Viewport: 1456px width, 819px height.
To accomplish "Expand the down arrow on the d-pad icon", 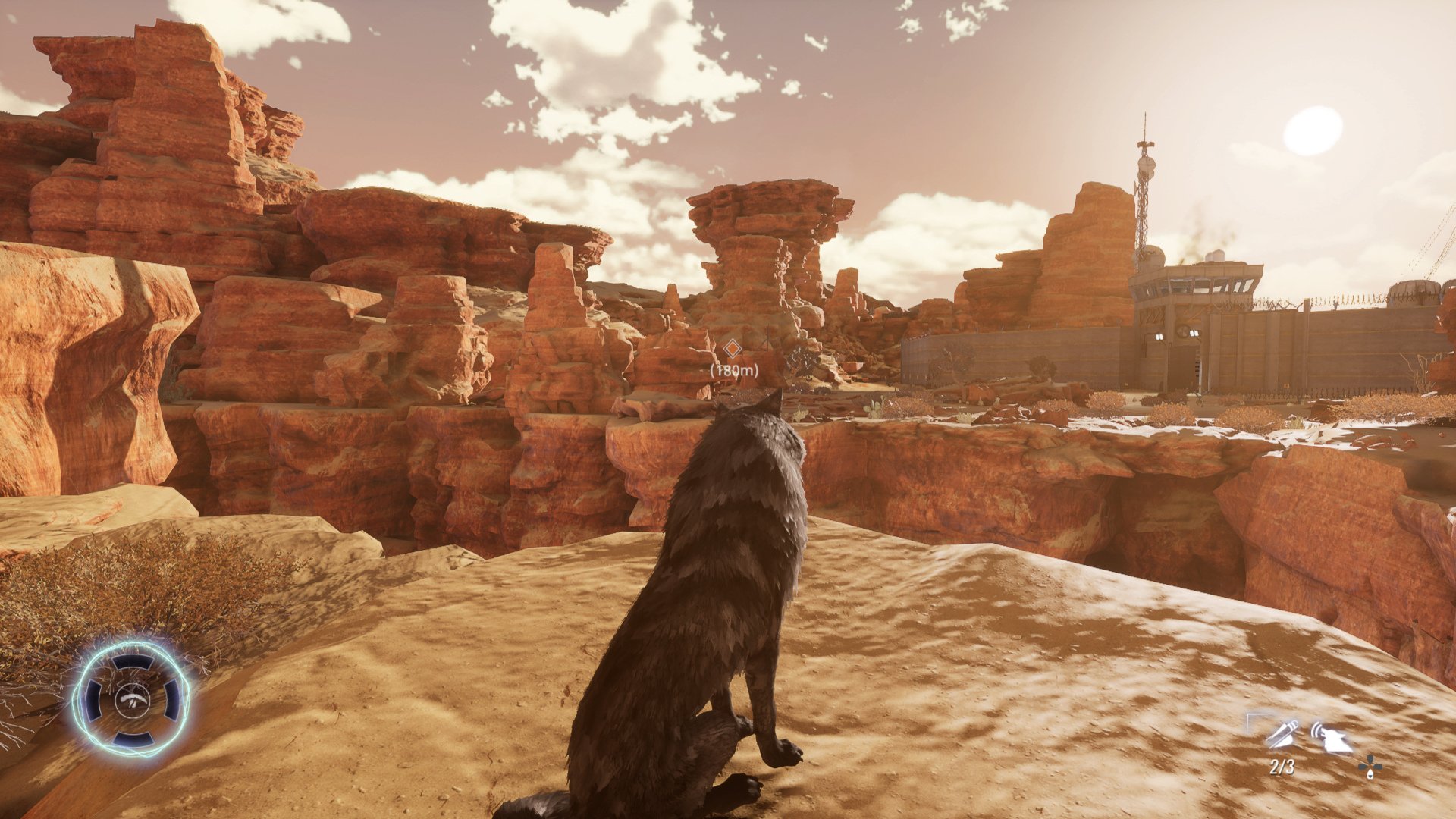I will click(x=1370, y=775).
